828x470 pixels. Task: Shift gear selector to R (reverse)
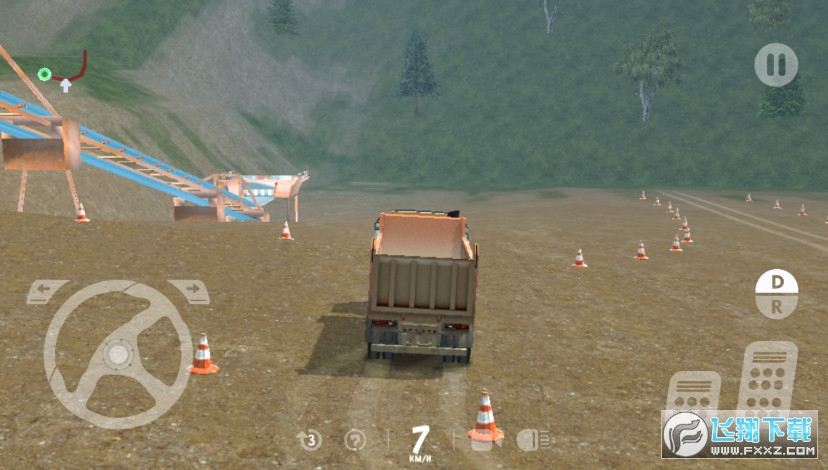[x=776, y=307]
